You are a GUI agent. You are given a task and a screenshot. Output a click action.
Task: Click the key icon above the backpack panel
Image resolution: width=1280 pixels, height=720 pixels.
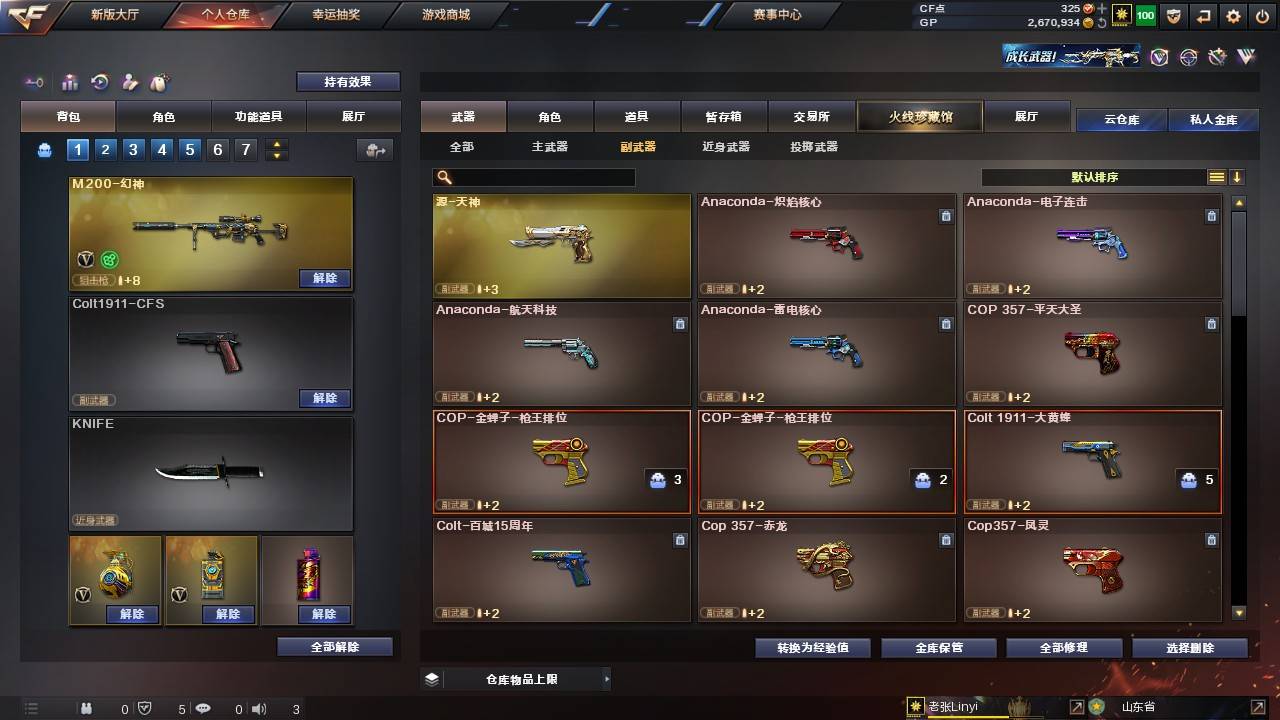click(x=34, y=82)
